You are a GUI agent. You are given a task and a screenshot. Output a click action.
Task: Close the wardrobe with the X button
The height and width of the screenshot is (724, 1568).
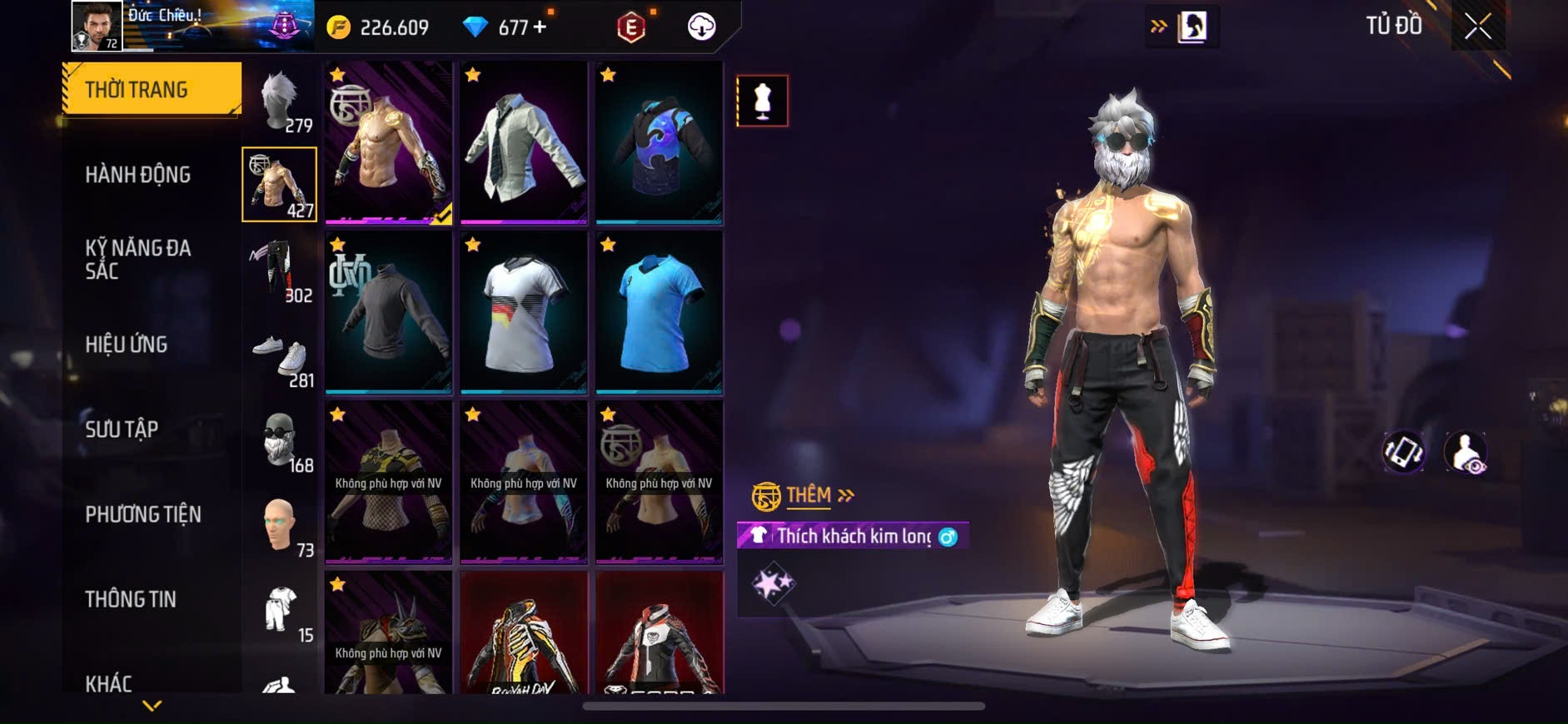[1477, 27]
